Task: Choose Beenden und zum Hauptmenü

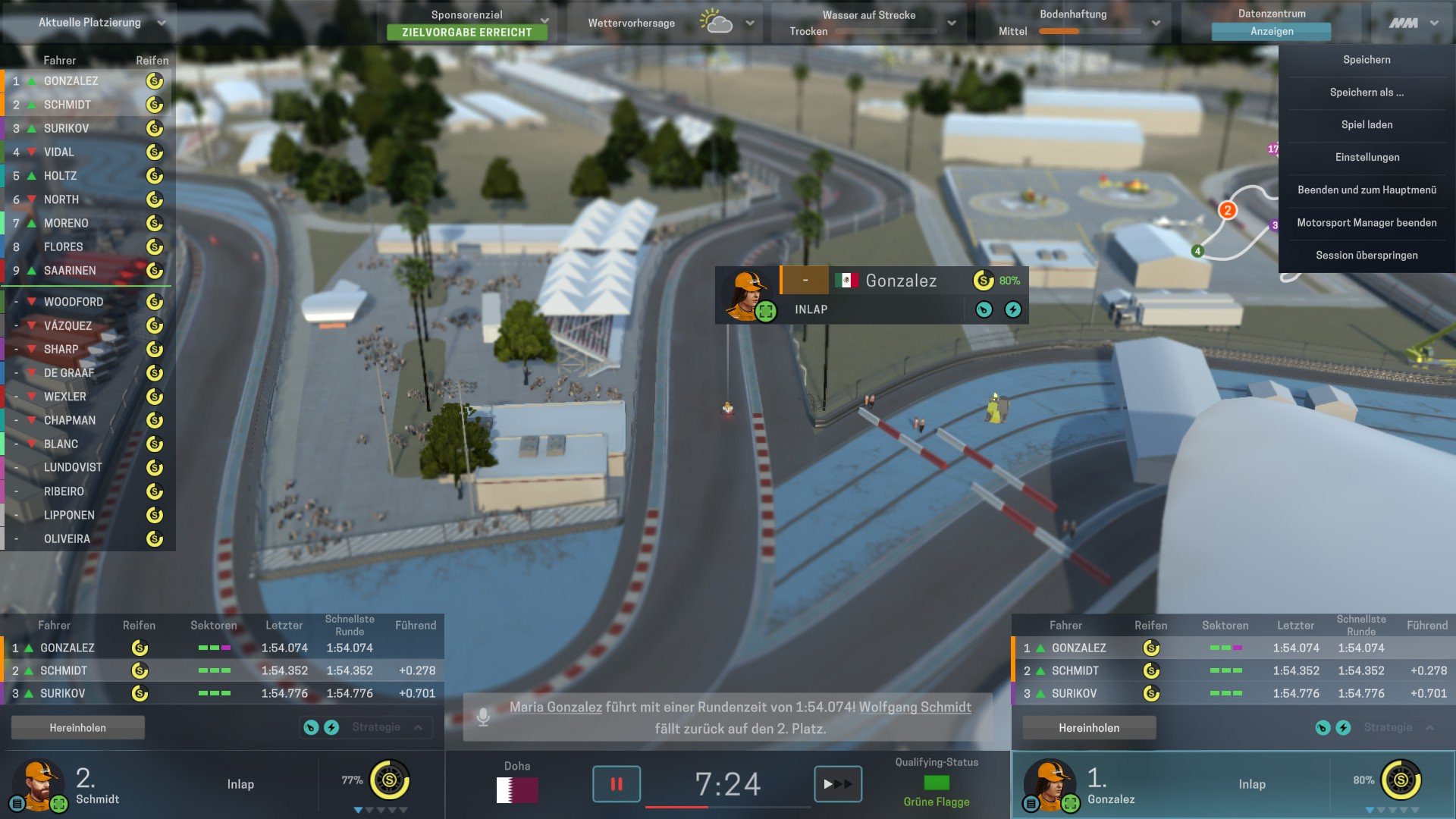Action: coord(1367,190)
